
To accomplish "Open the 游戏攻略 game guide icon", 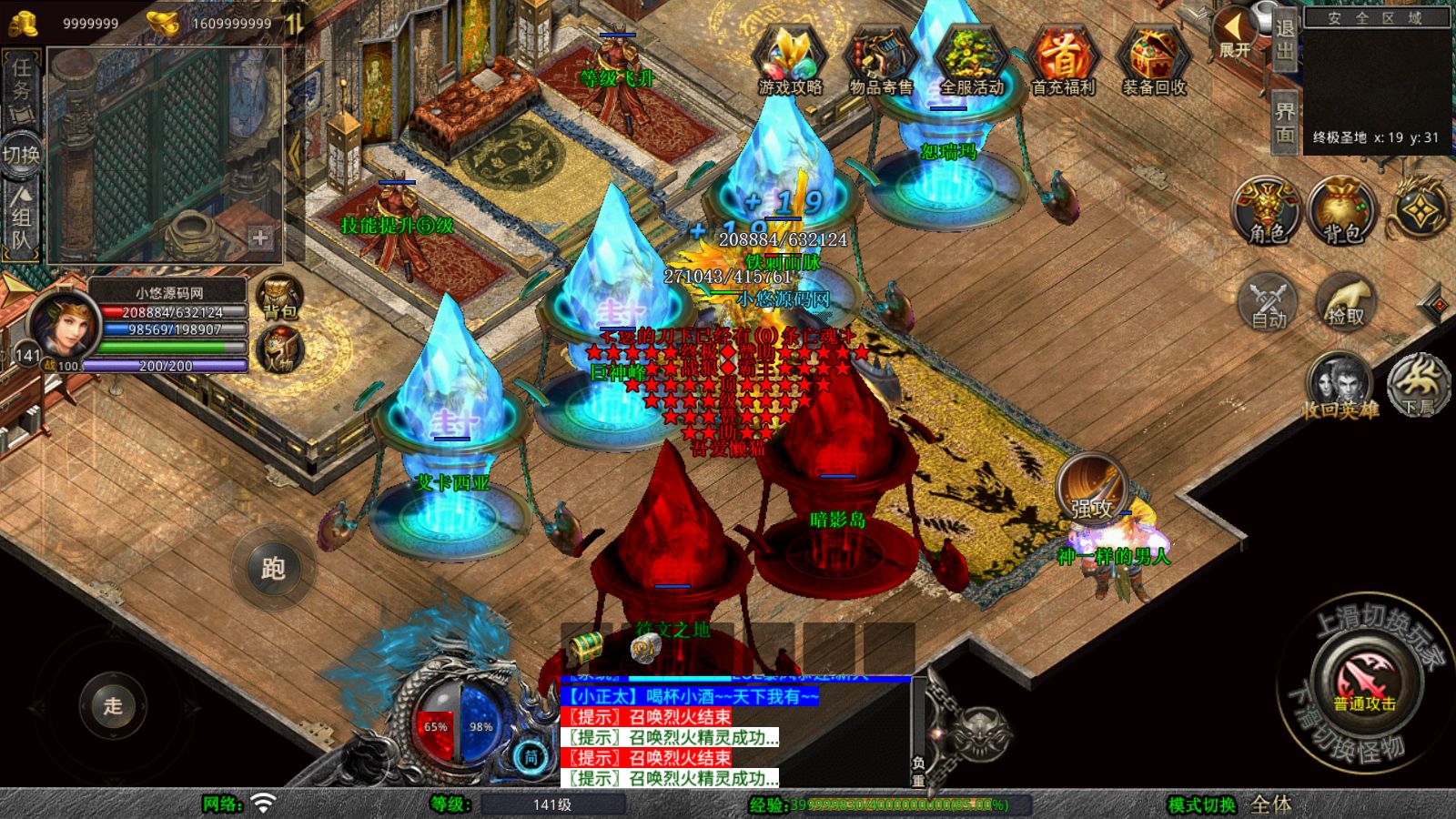I will tap(790, 60).
